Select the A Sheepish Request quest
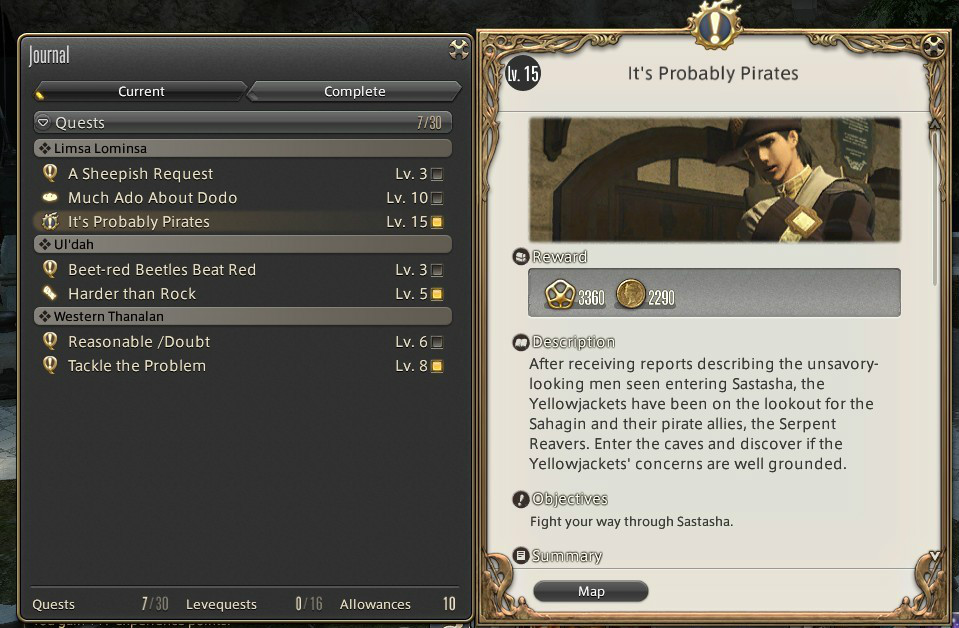959x628 pixels. coord(140,174)
